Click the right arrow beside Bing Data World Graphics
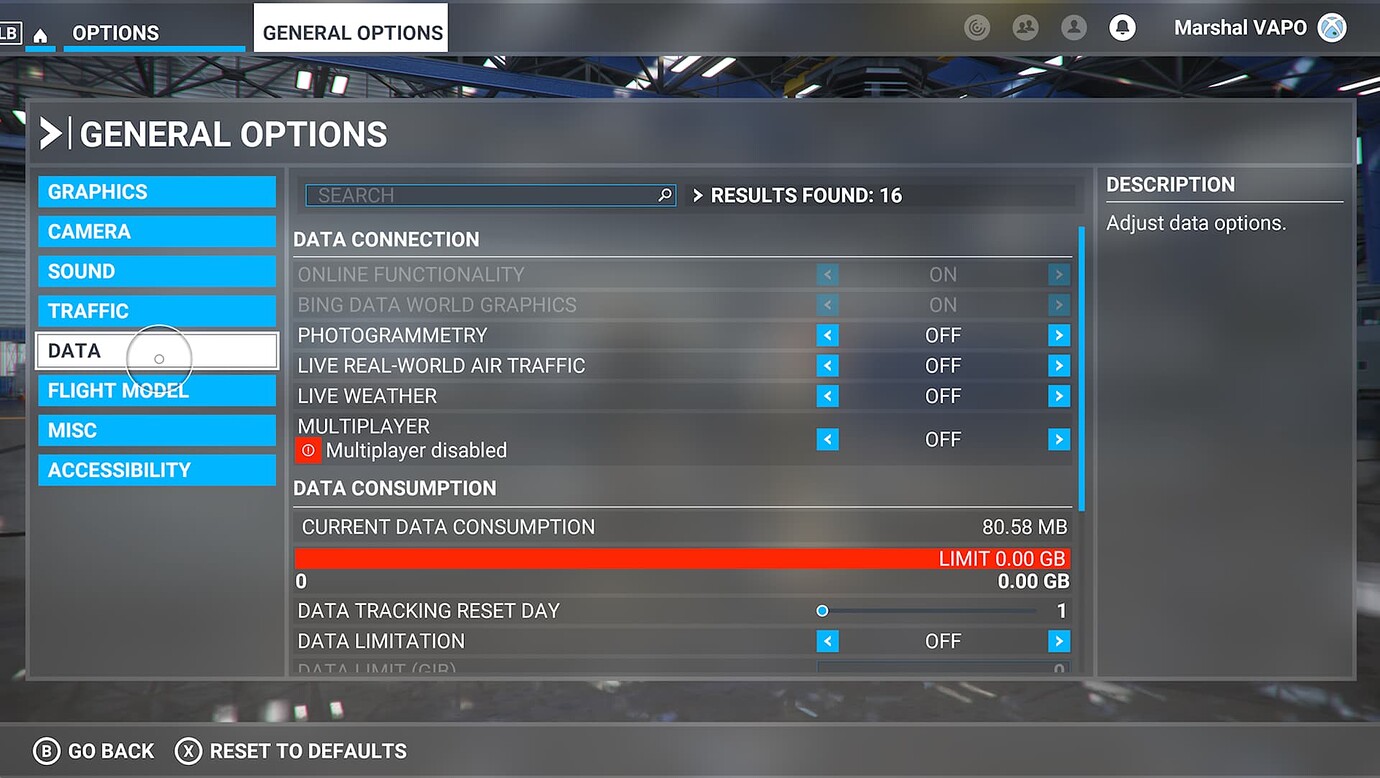1380x778 pixels. 1058,305
